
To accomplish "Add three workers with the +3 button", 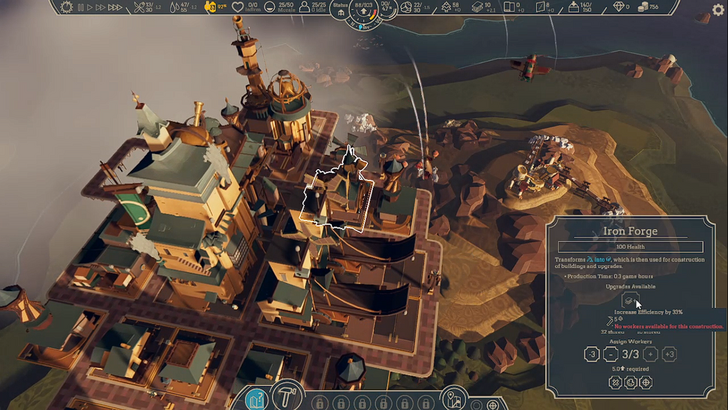I will pos(670,353).
